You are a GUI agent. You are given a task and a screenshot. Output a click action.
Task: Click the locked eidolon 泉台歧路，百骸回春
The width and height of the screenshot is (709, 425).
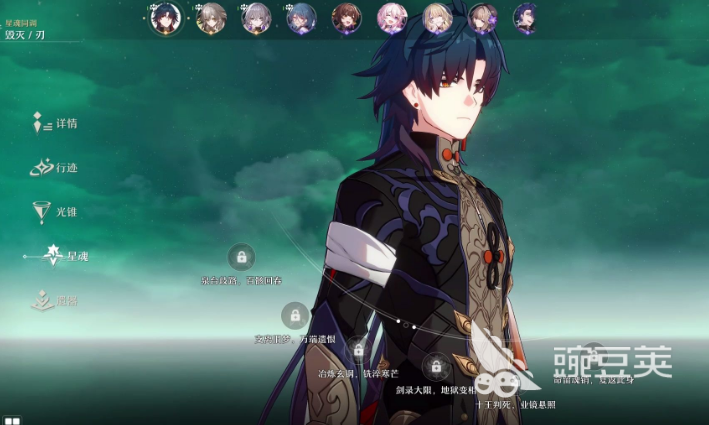(x=241, y=257)
